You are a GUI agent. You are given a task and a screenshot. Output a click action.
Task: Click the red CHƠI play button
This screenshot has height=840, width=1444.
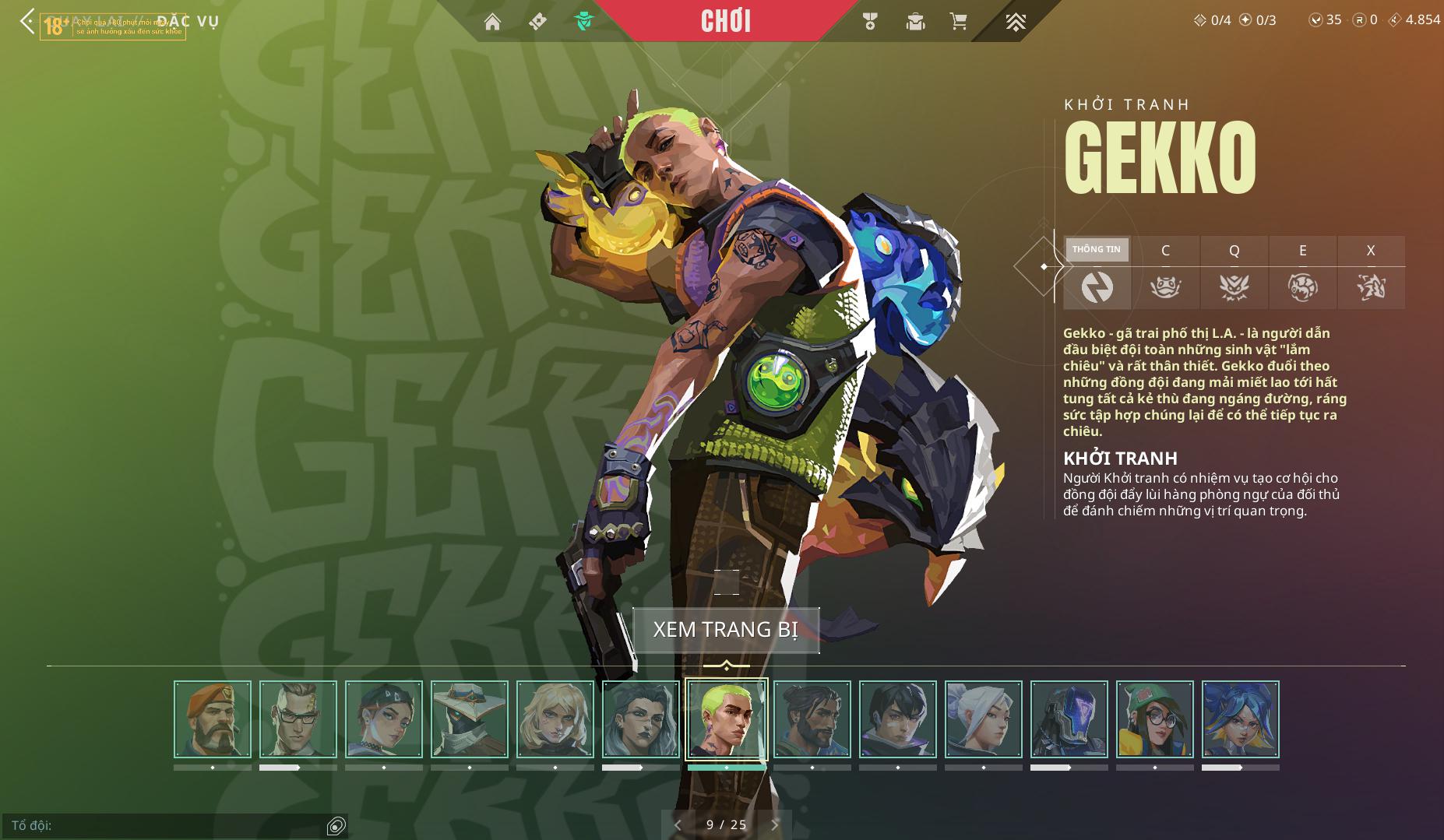pyautogui.click(x=726, y=21)
